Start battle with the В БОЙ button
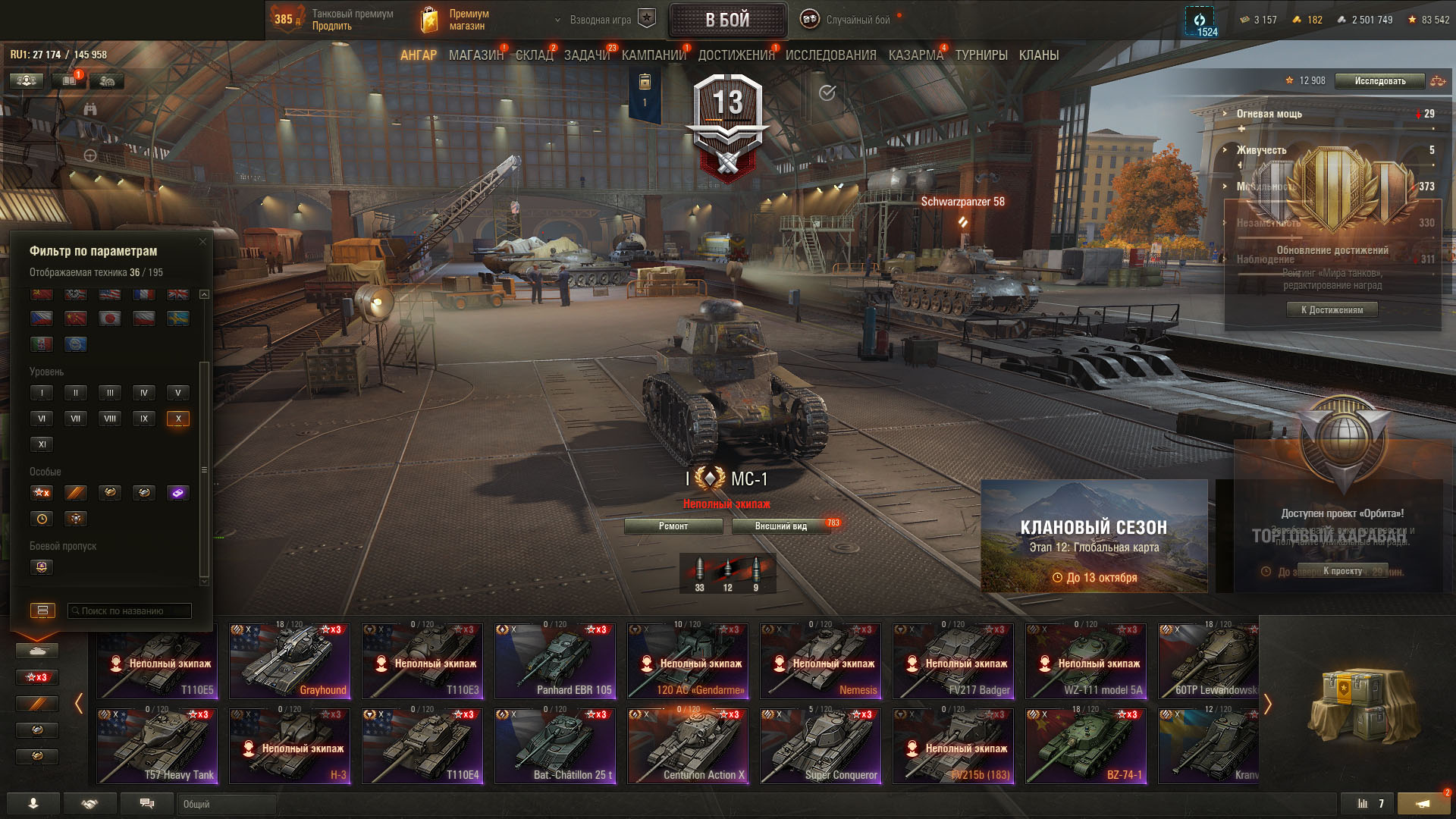The image size is (1456, 819). [727, 20]
